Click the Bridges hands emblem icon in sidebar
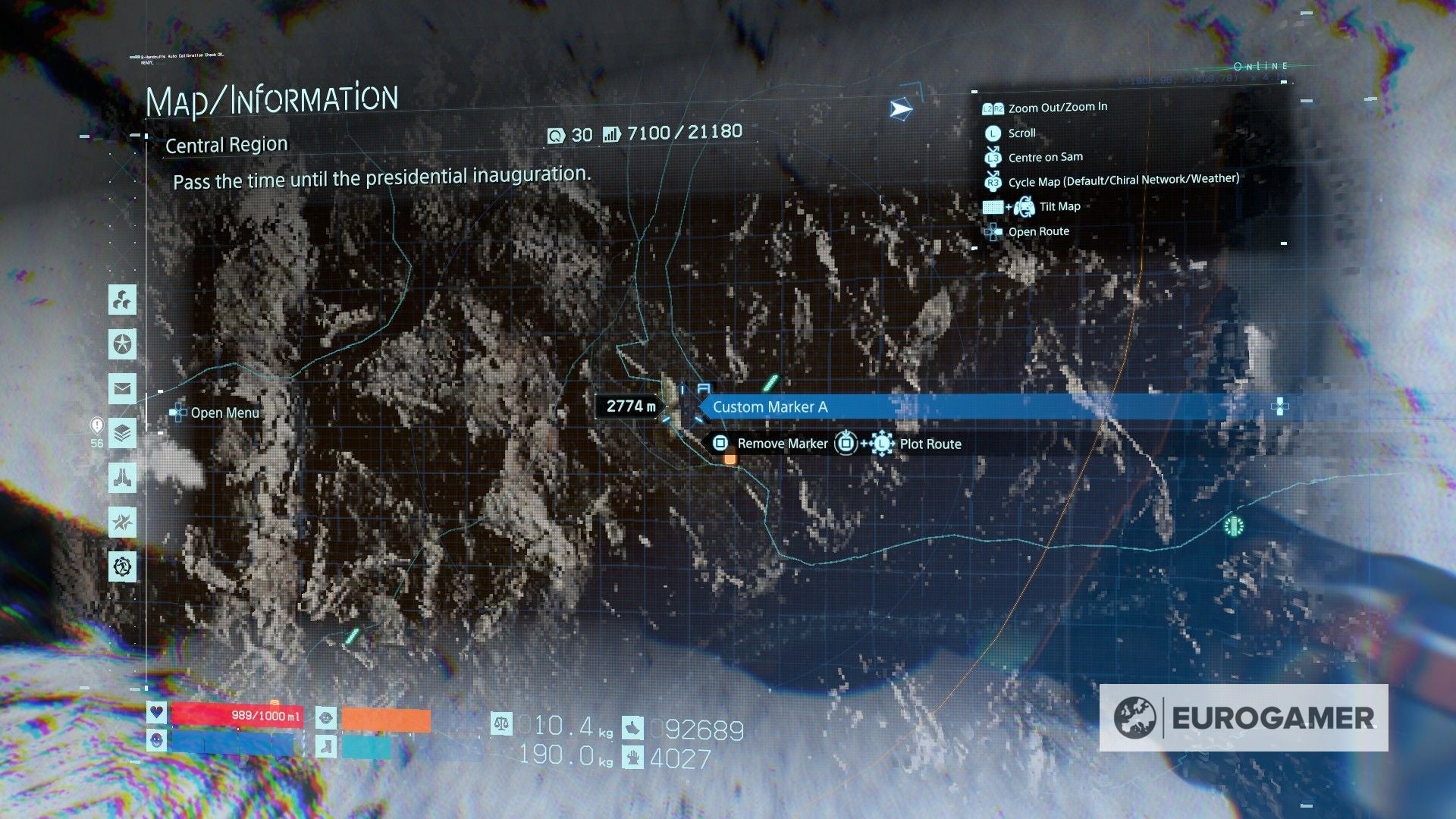Image resolution: width=1456 pixels, height=819 pixels. pyautogui.click(x=123, y=478)
